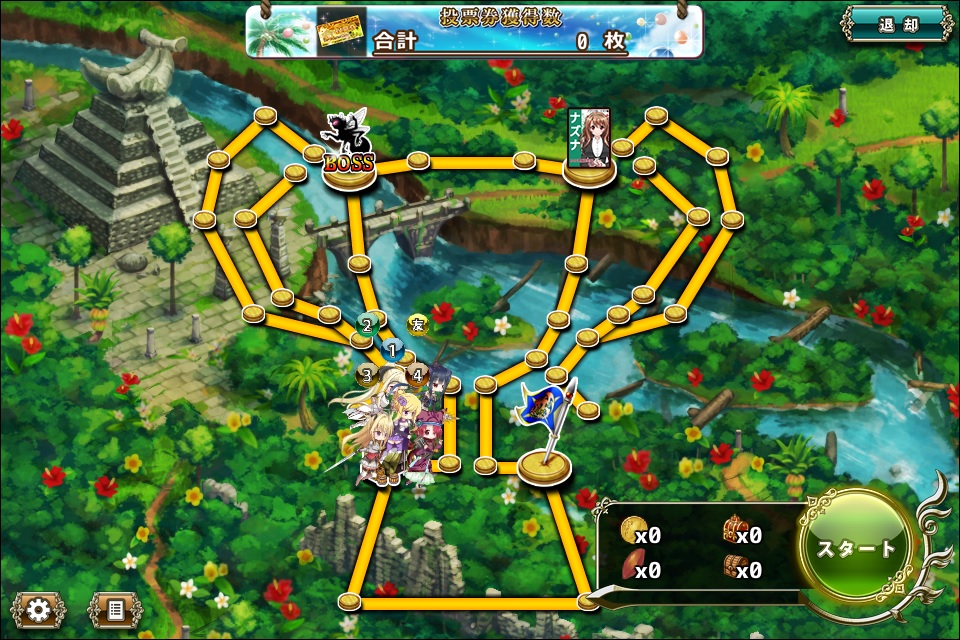The height and width of the screenshot is (640, 960).
Task: Select party marker number 2
Action: point(367,324)
